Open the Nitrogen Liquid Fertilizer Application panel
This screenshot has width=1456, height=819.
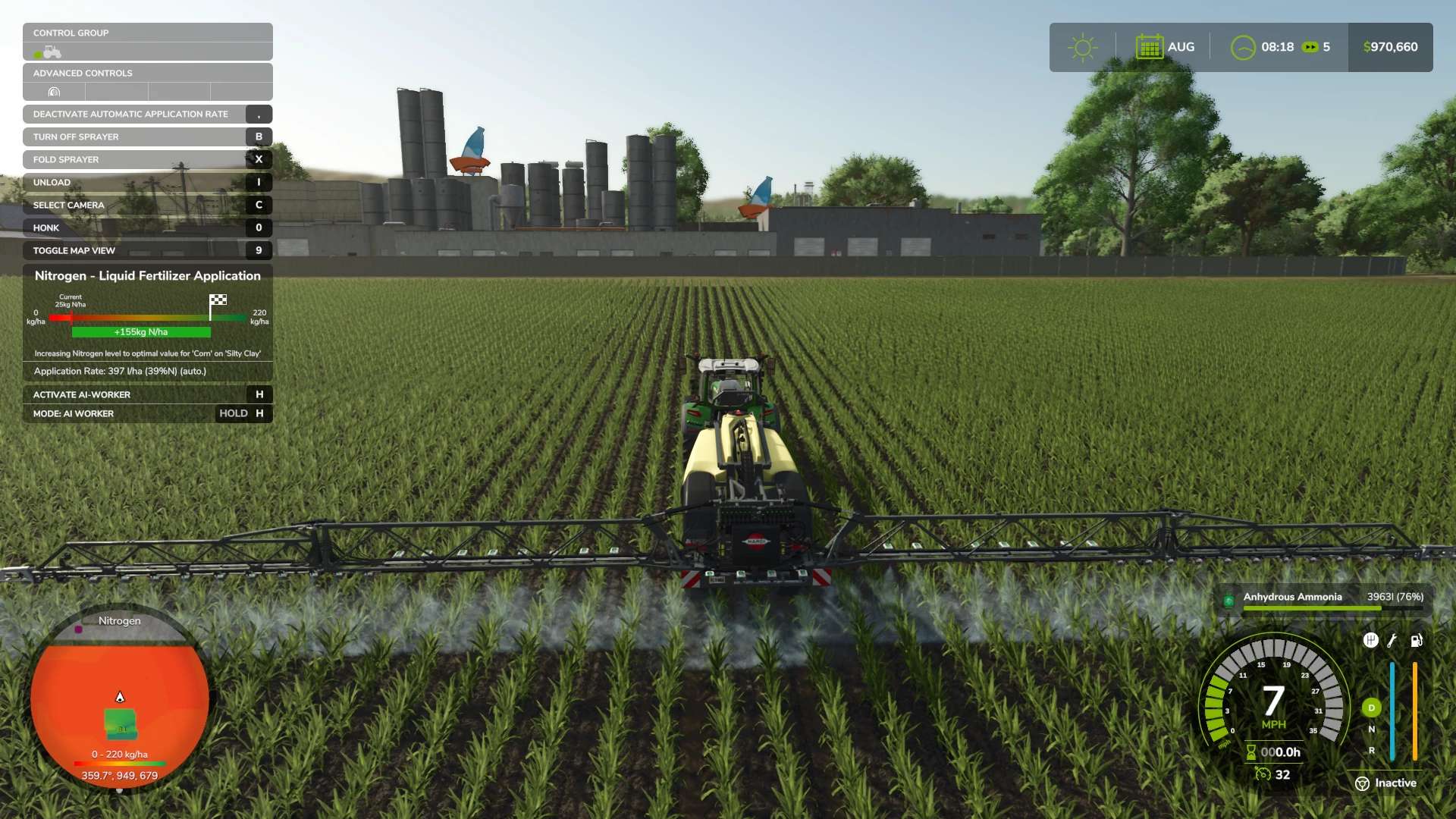(147, 276)
